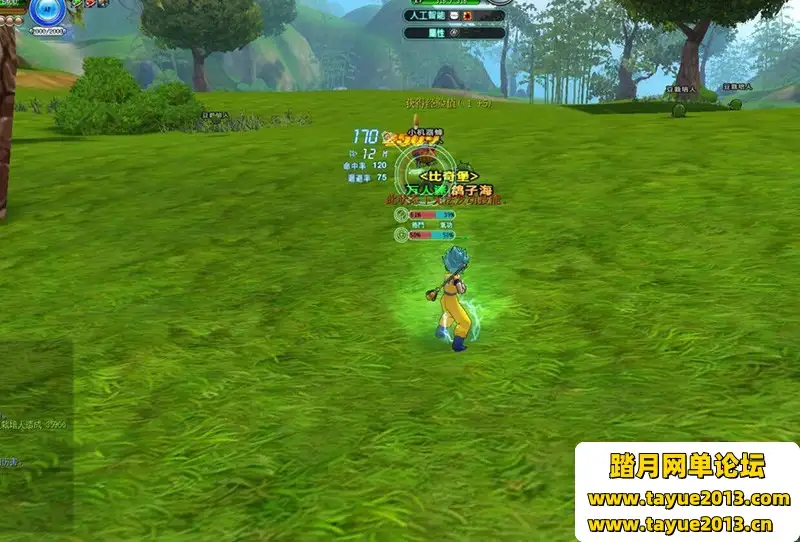Click the blue AP orb
The image size is (800, 542).
click(46, 11)
